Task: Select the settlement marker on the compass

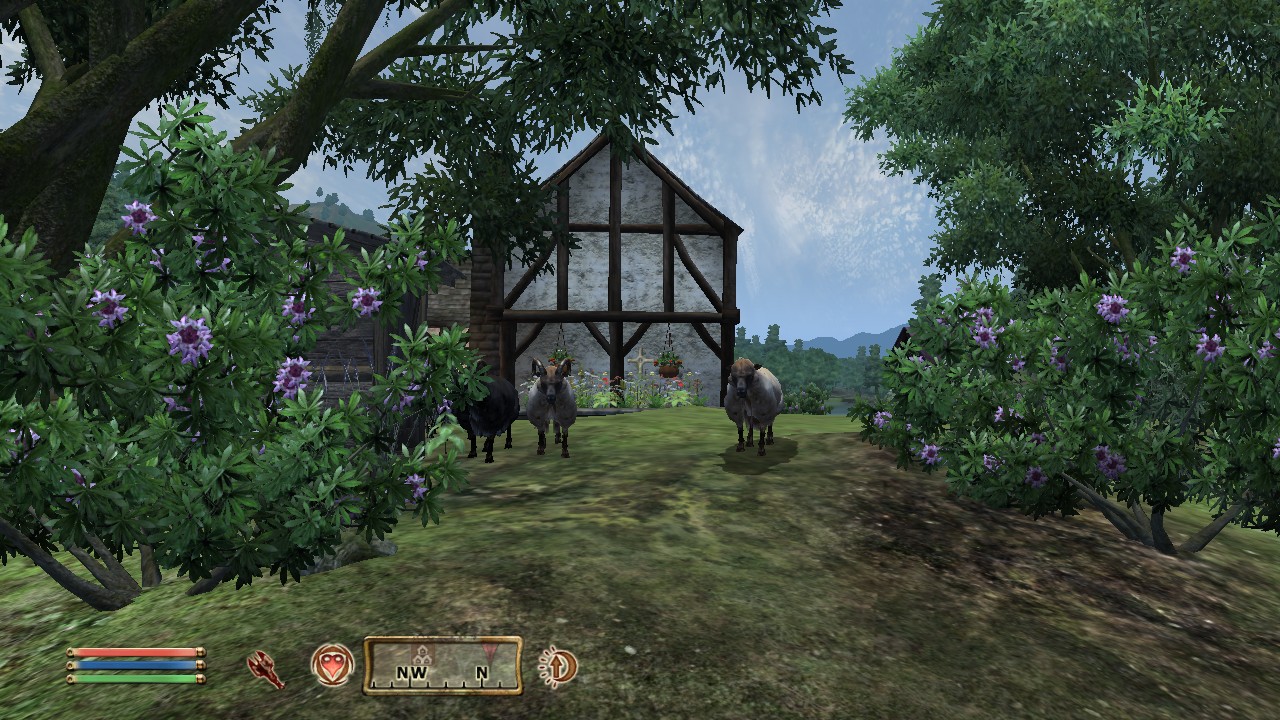Action: 421,654
